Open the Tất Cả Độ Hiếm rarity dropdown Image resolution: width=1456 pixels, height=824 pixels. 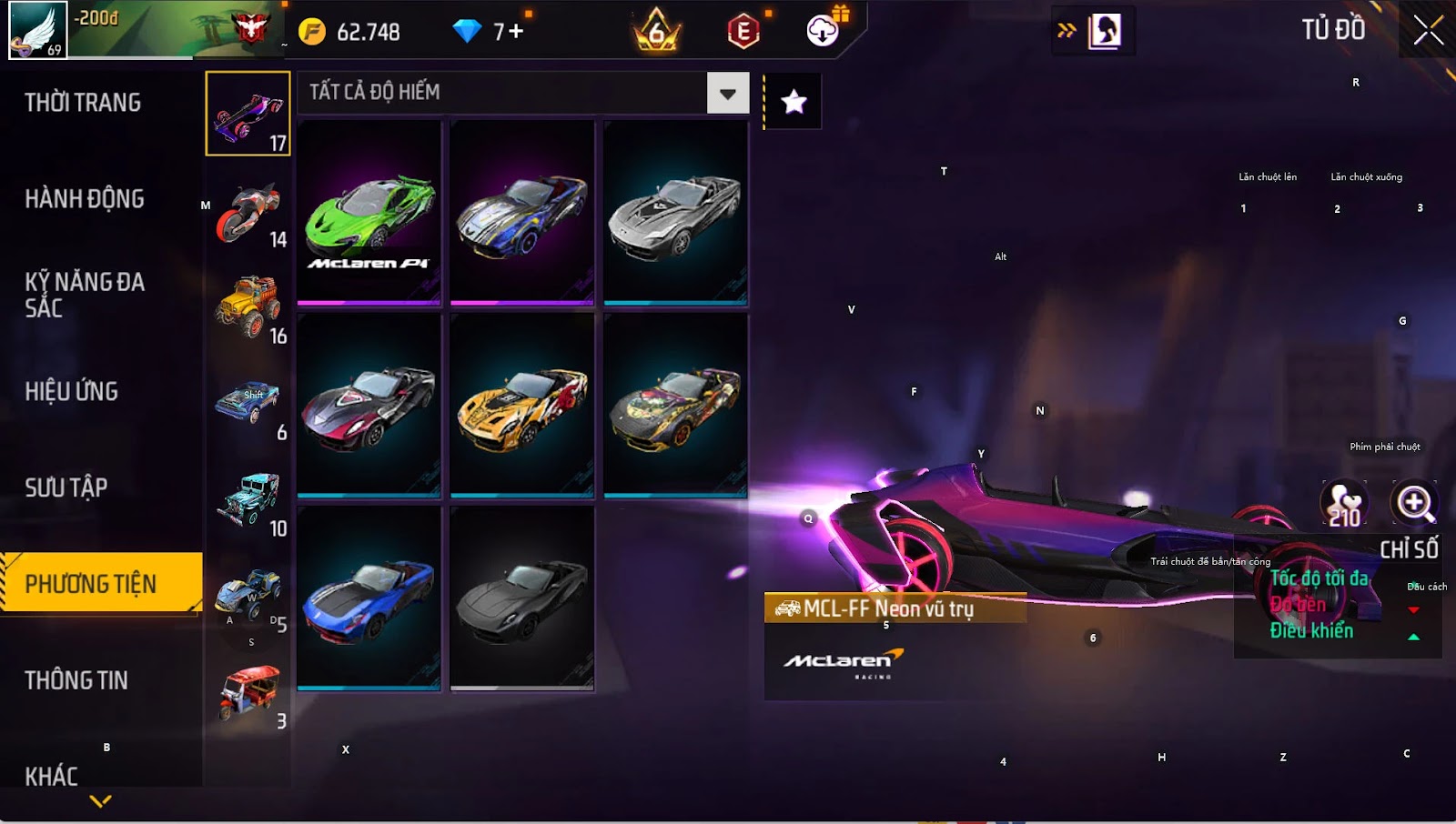[x=727, y=93]
